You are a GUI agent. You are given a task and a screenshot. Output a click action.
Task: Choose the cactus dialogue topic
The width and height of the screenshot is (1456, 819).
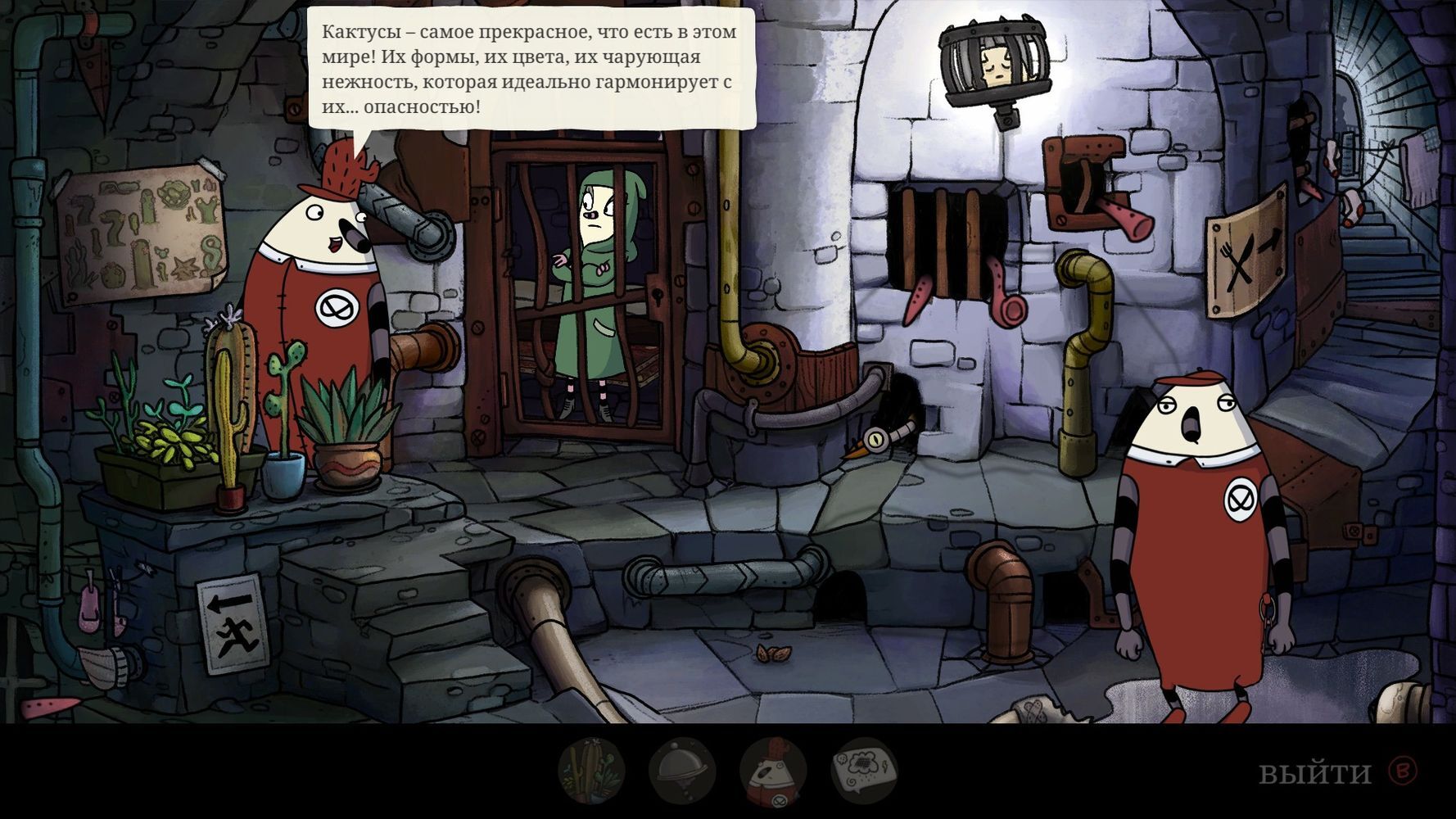591,771
